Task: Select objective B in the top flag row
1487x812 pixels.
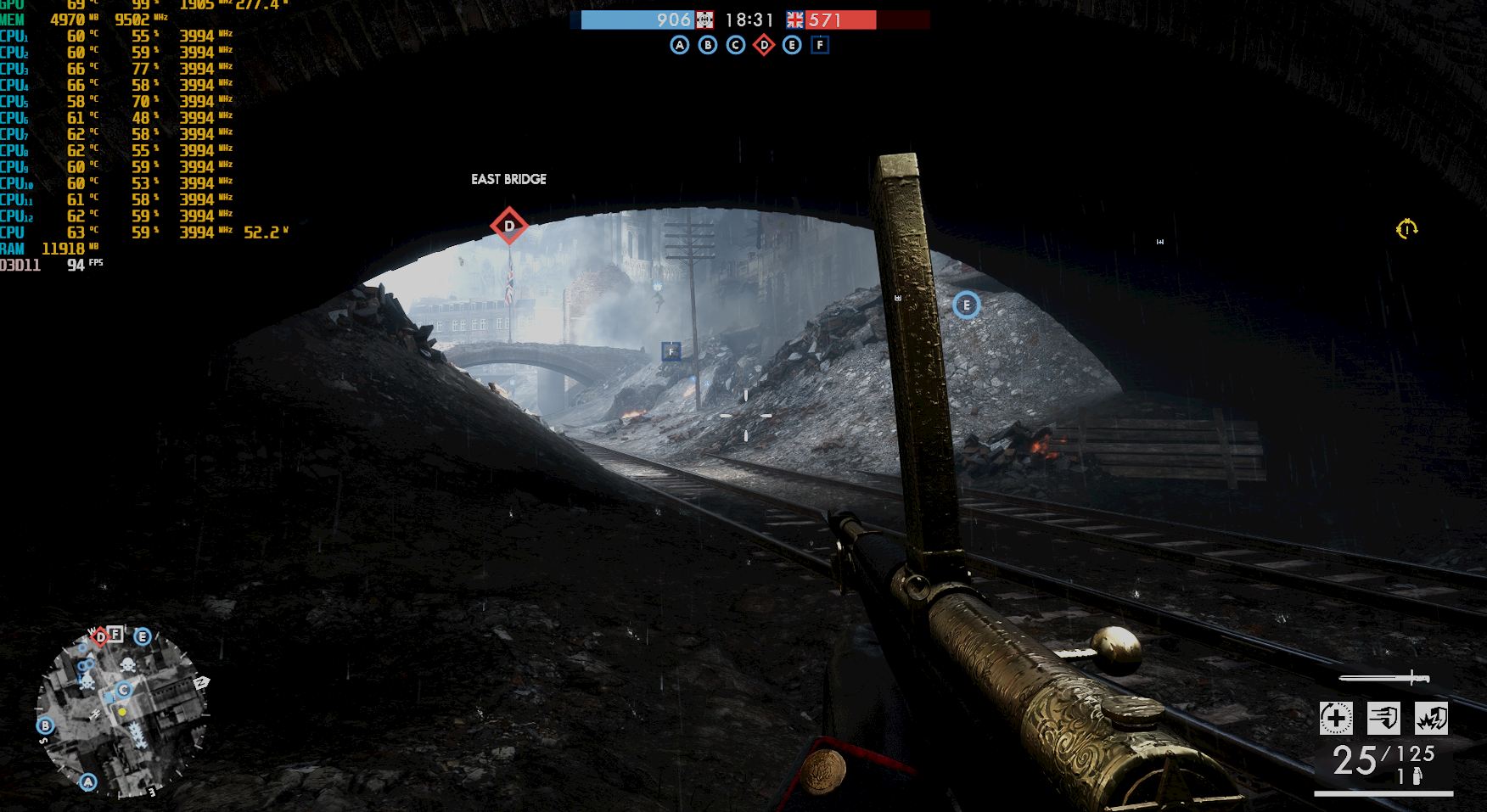Action: [708, 45]
